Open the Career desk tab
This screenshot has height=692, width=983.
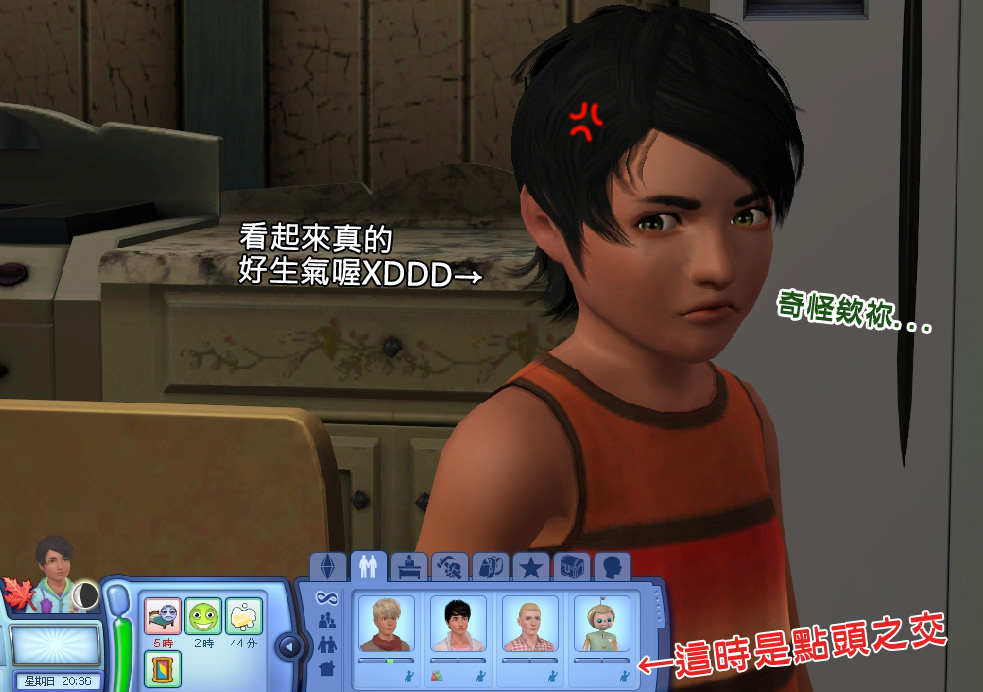(x=408, y=568)
